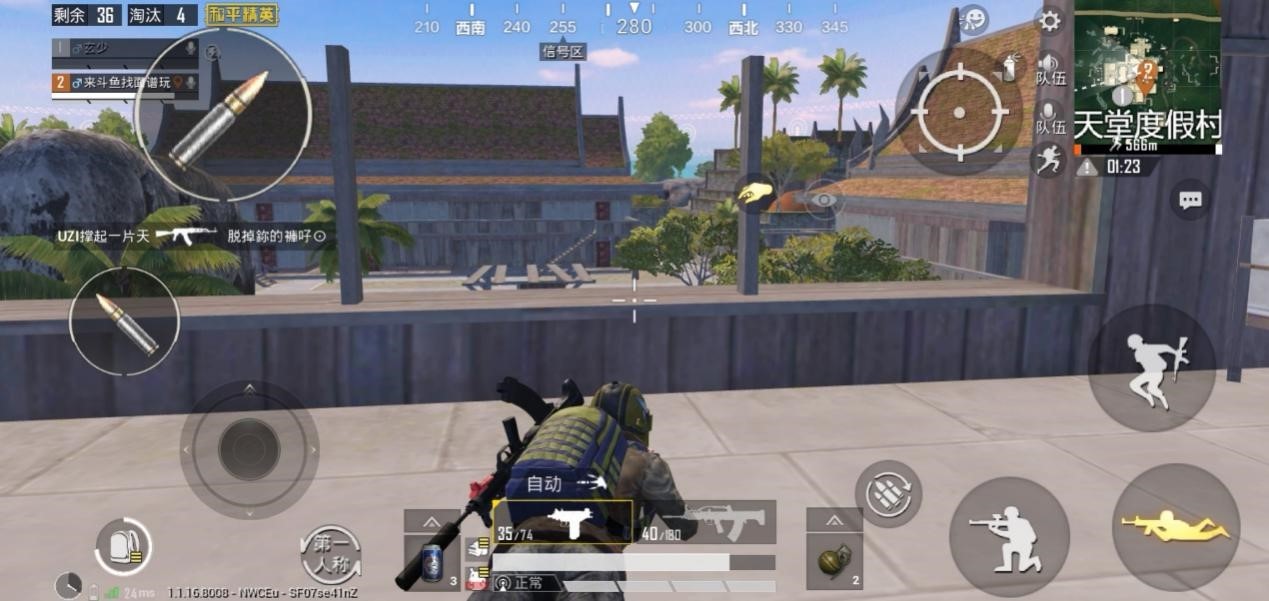Open the settings gear
The width and height of the screenshot is (1269, 601).
tap(1050, 21)
